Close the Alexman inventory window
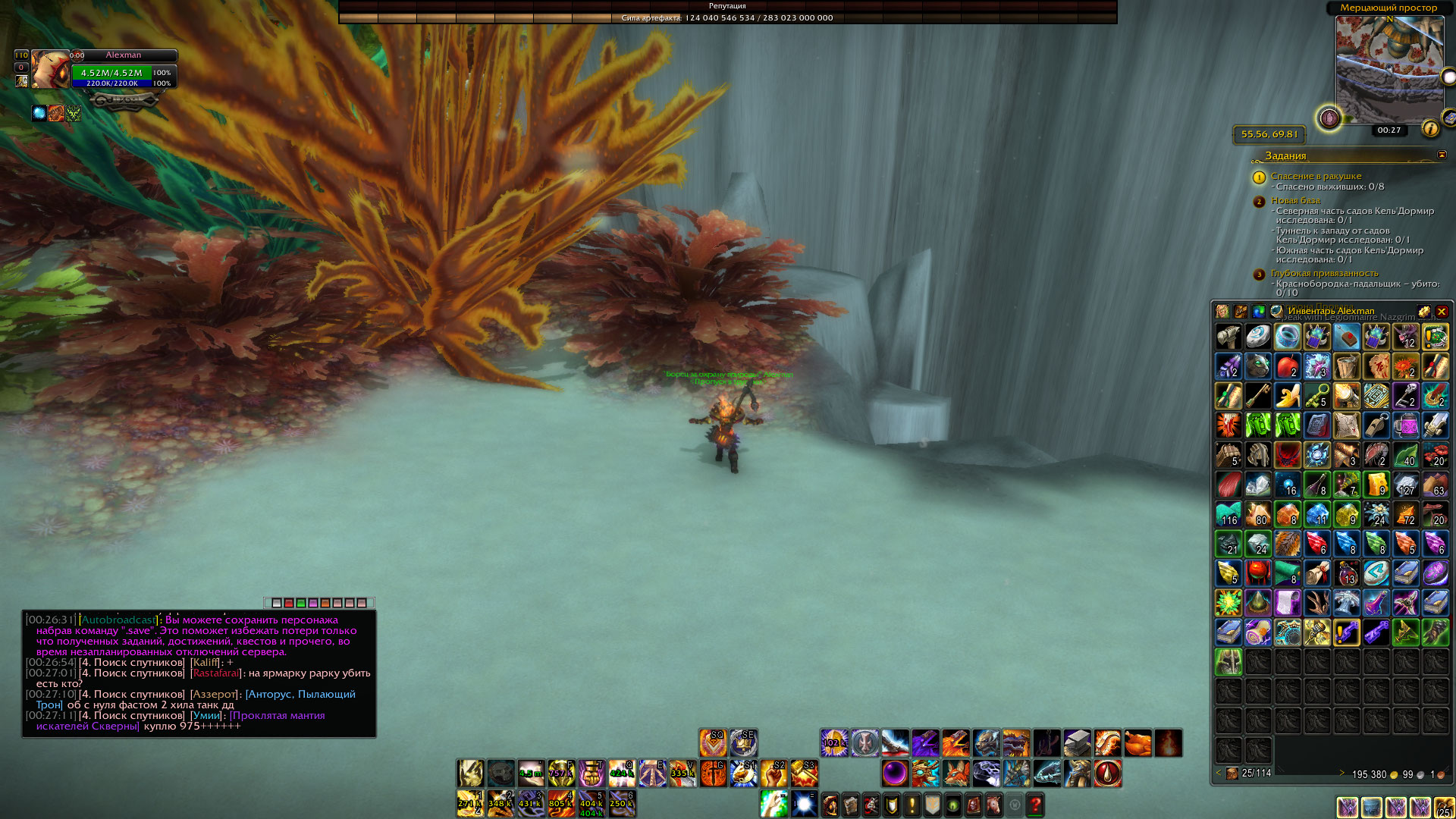1456x819 pixels. (1442, 312)
